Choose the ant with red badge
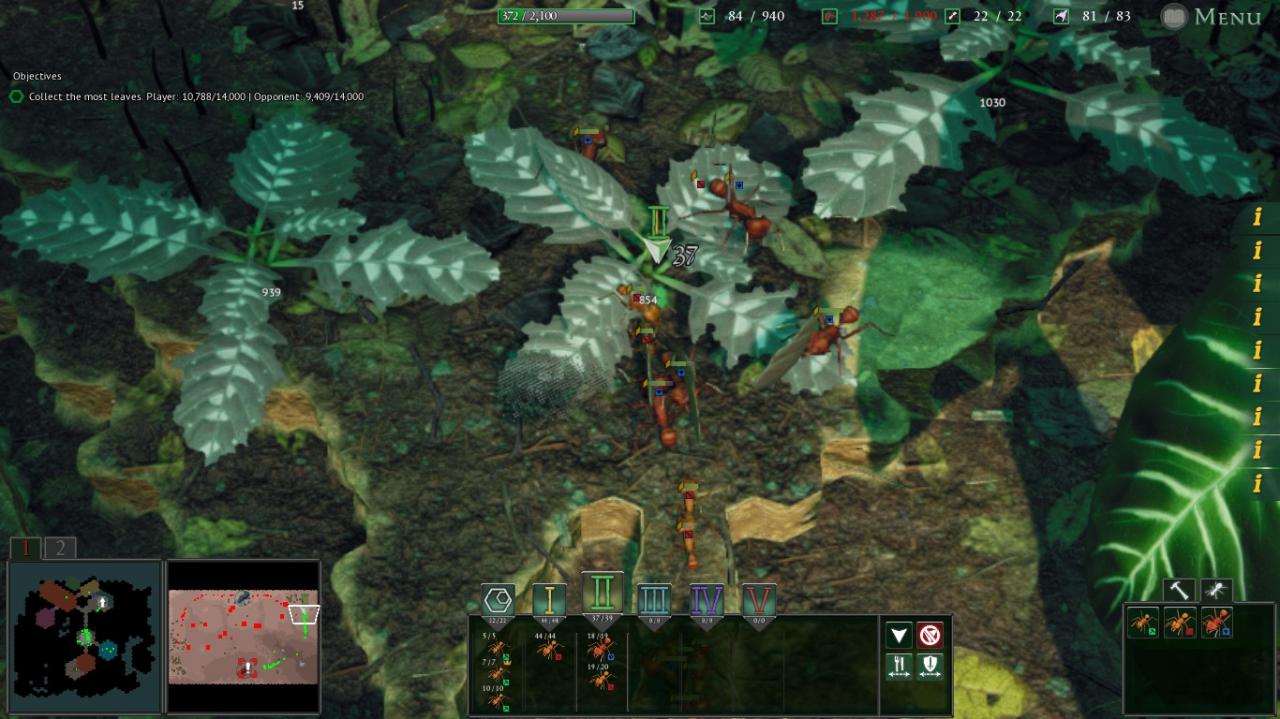This screenshot has width=1280, height=719. click(1179, 623)
